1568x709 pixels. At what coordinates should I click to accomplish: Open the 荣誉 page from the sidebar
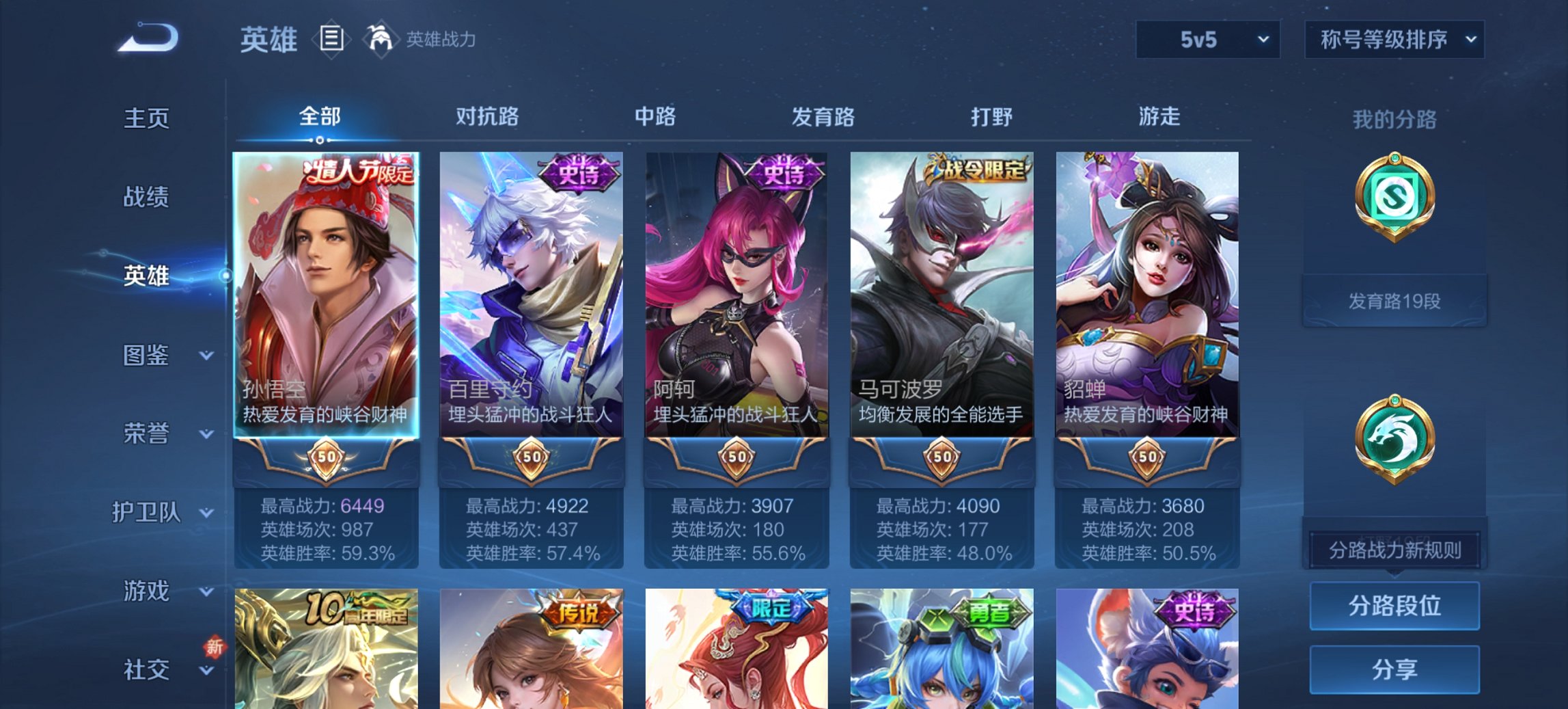click(x=147, y=432)
